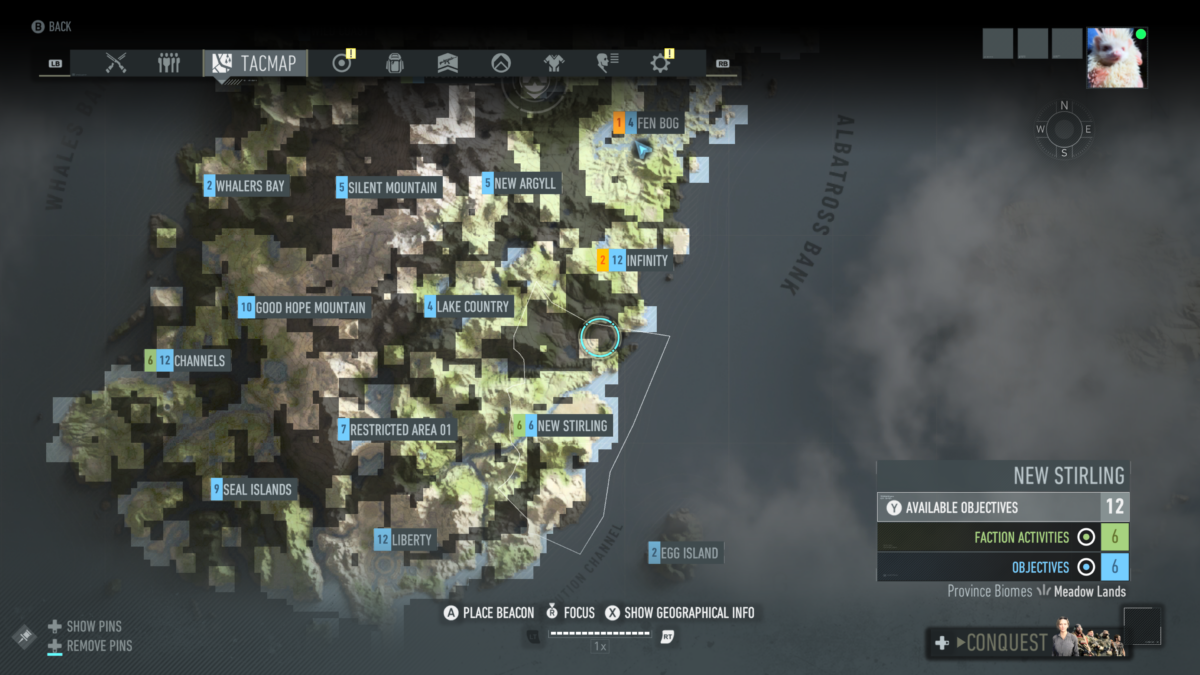This screenshot has height=675, width=1200.
Task: Pick the Infinity province marker
Action: point(646,261)
